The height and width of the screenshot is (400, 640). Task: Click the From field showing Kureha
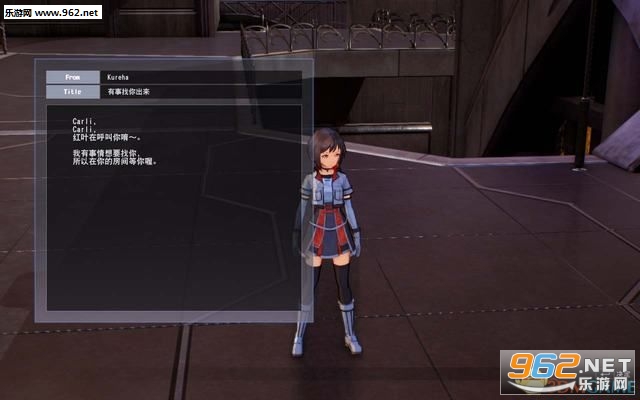(x=200, y=76)
